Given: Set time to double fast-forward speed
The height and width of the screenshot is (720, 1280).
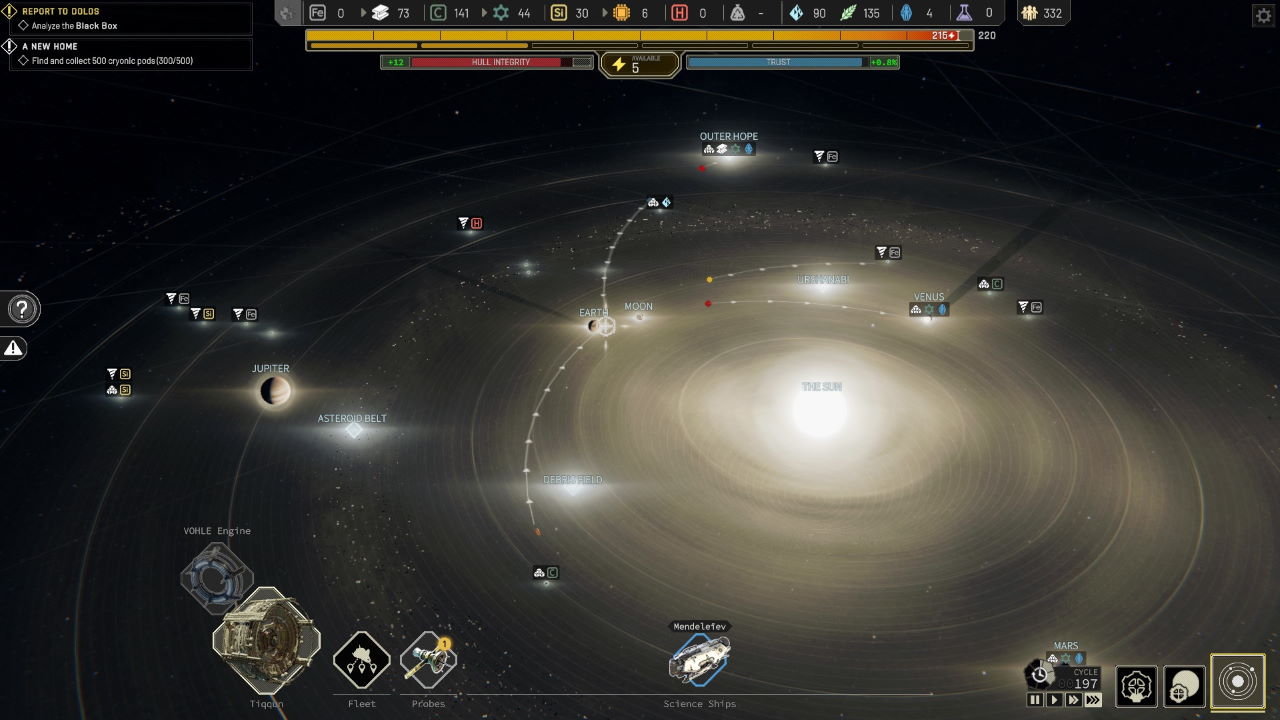Looking at the screenshot, I should tap(1073, 700).
